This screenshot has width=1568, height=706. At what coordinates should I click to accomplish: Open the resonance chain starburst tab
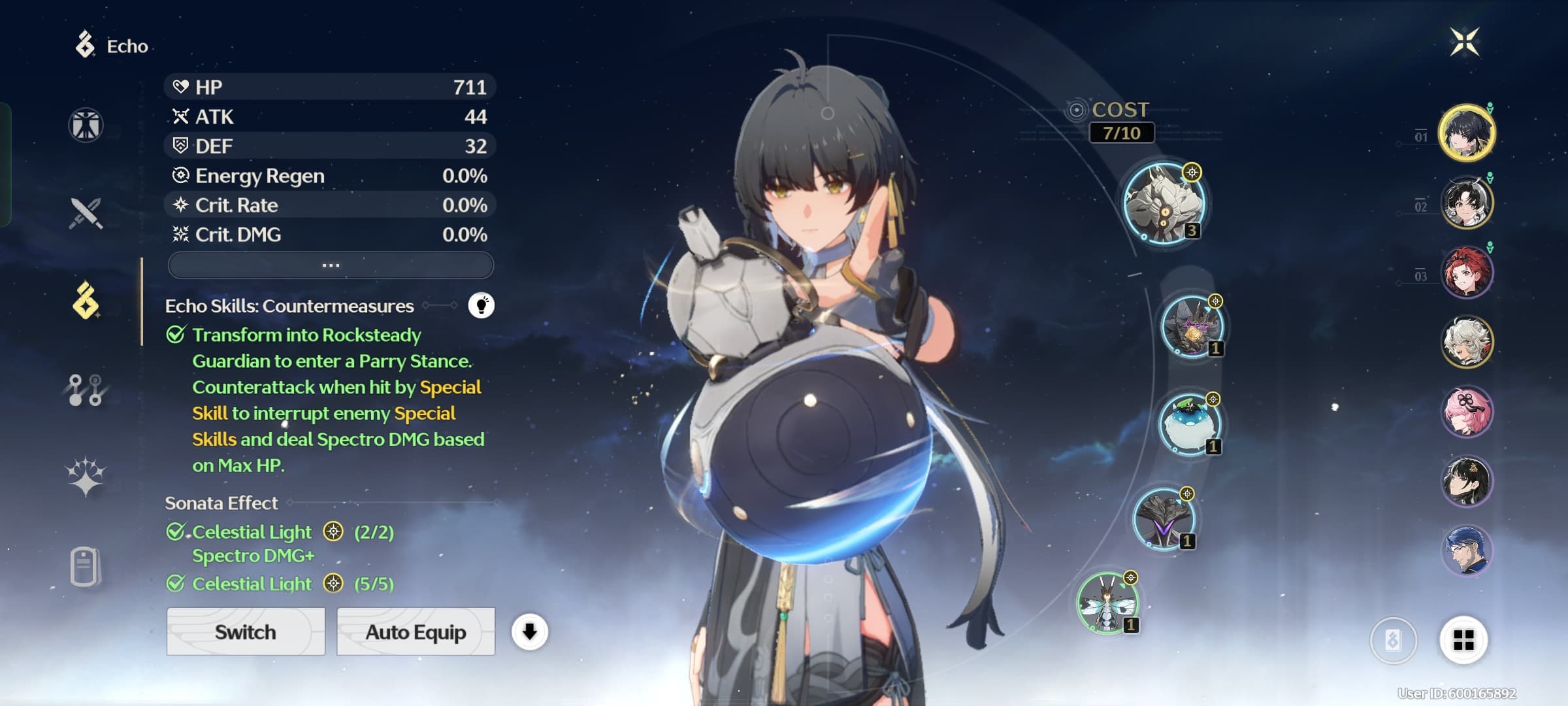tap(86, 477)
